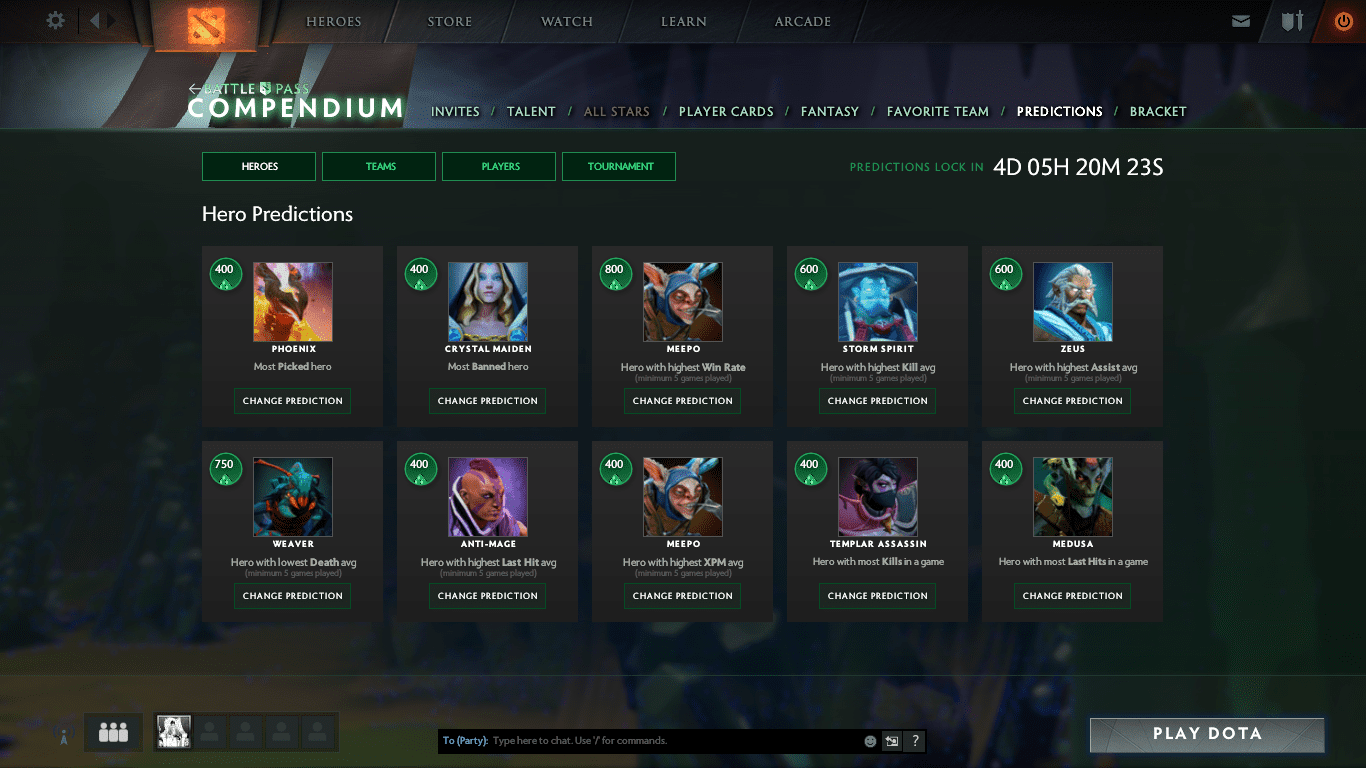This screenshot has width=1366, height=768.
Task: Click the Weaver hero portrait
Action: click(293, 497)
